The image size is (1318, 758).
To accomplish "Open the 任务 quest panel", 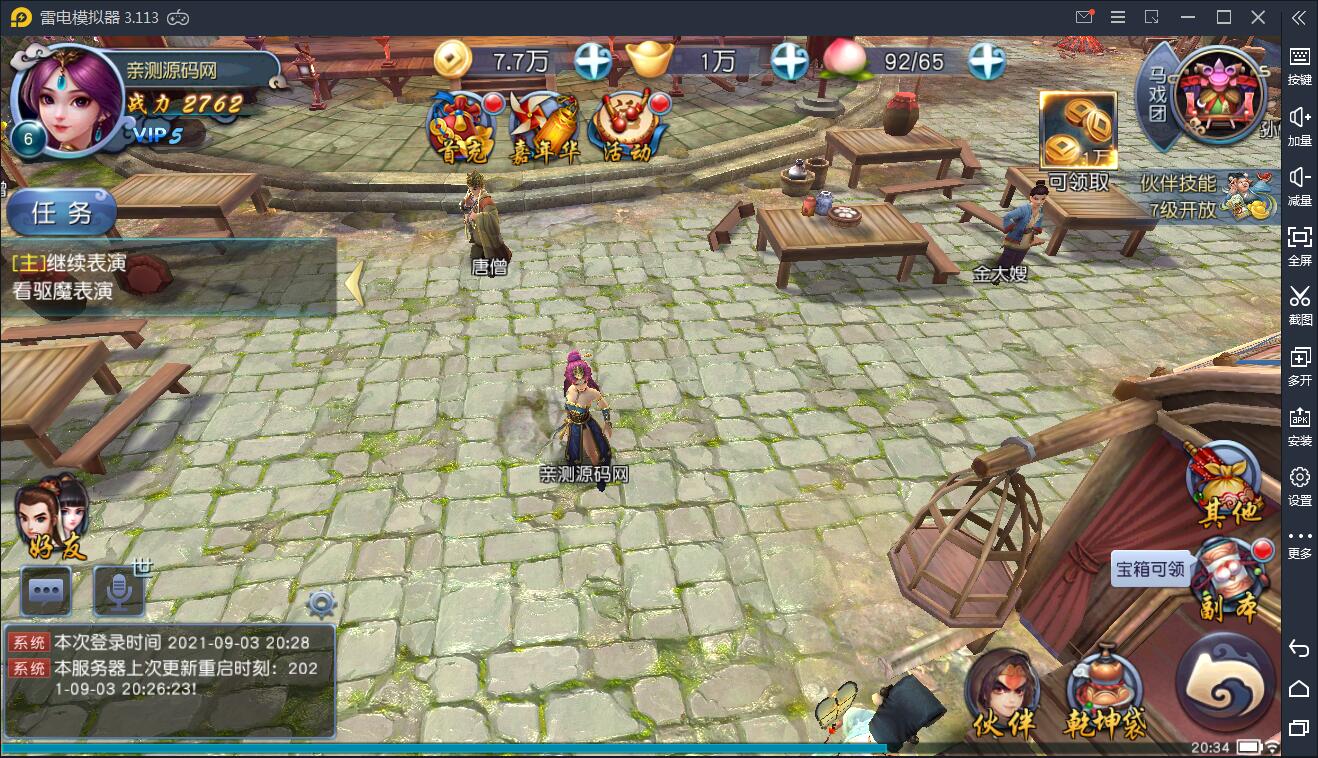I will point(62,212).
